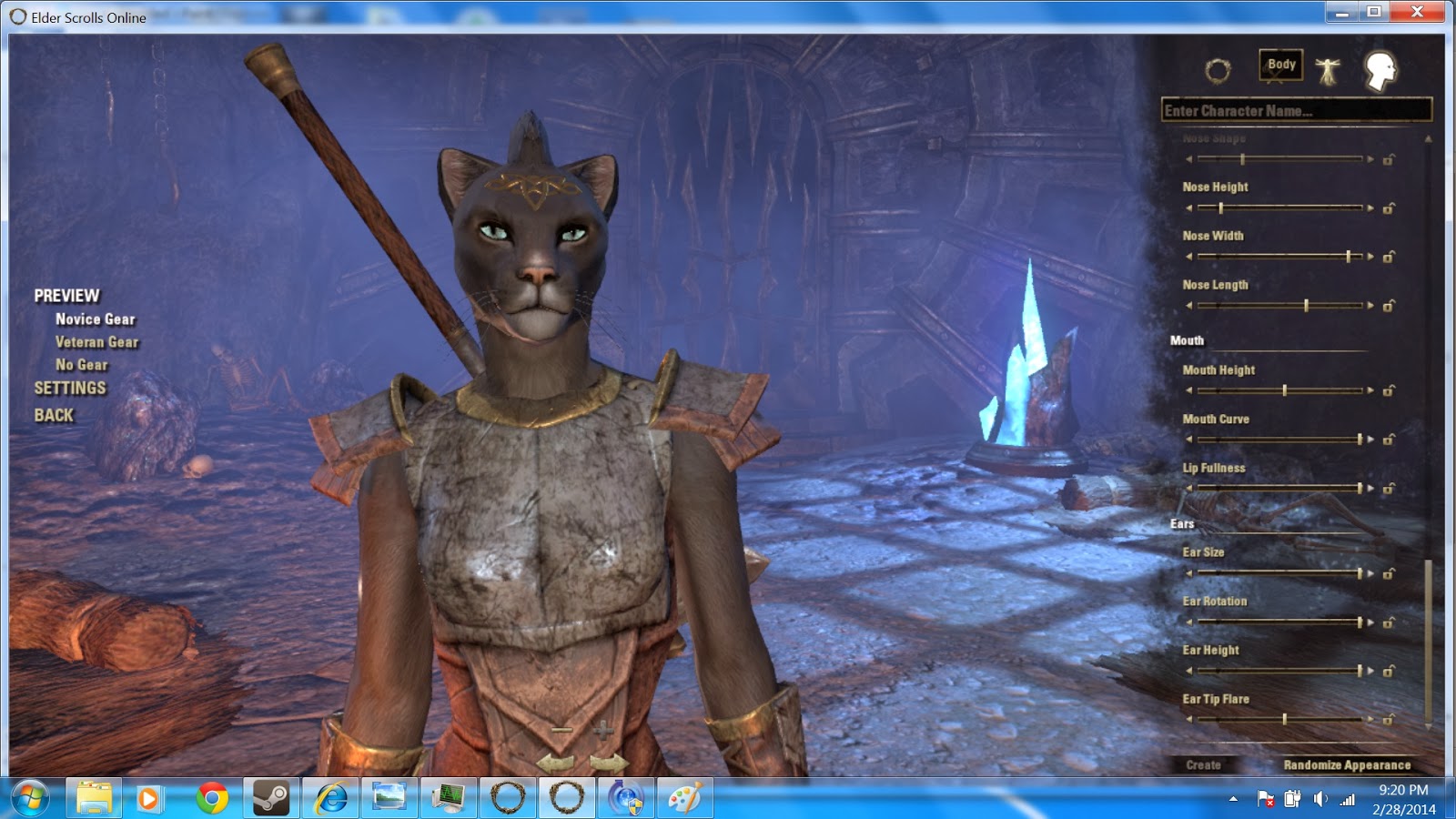Launch Steam from the taskbar
The width and height of the screenshot is (1456, 819).
coord(271,798)
